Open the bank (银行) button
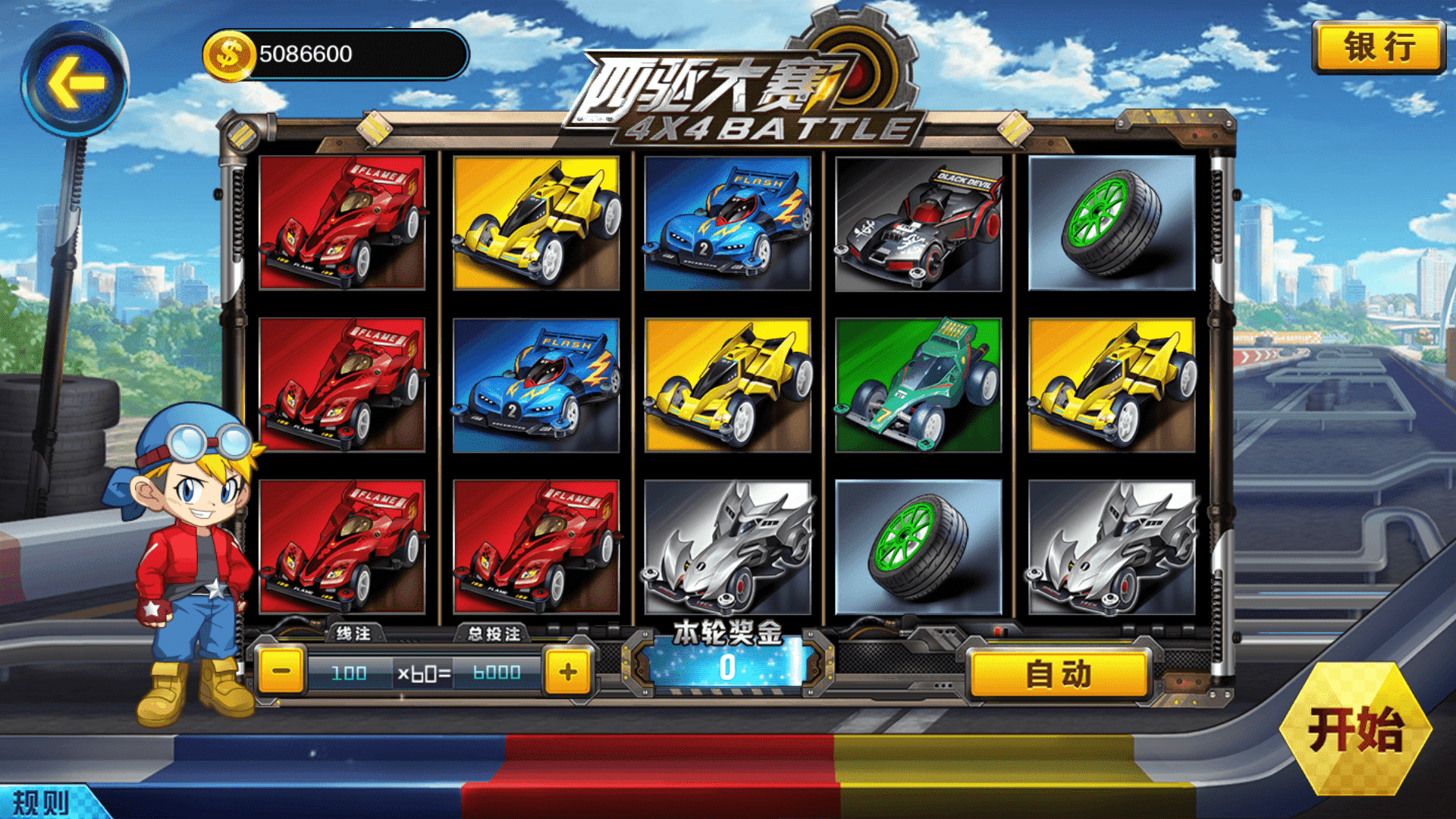 pyautogui.click(x=1379, y=47)
